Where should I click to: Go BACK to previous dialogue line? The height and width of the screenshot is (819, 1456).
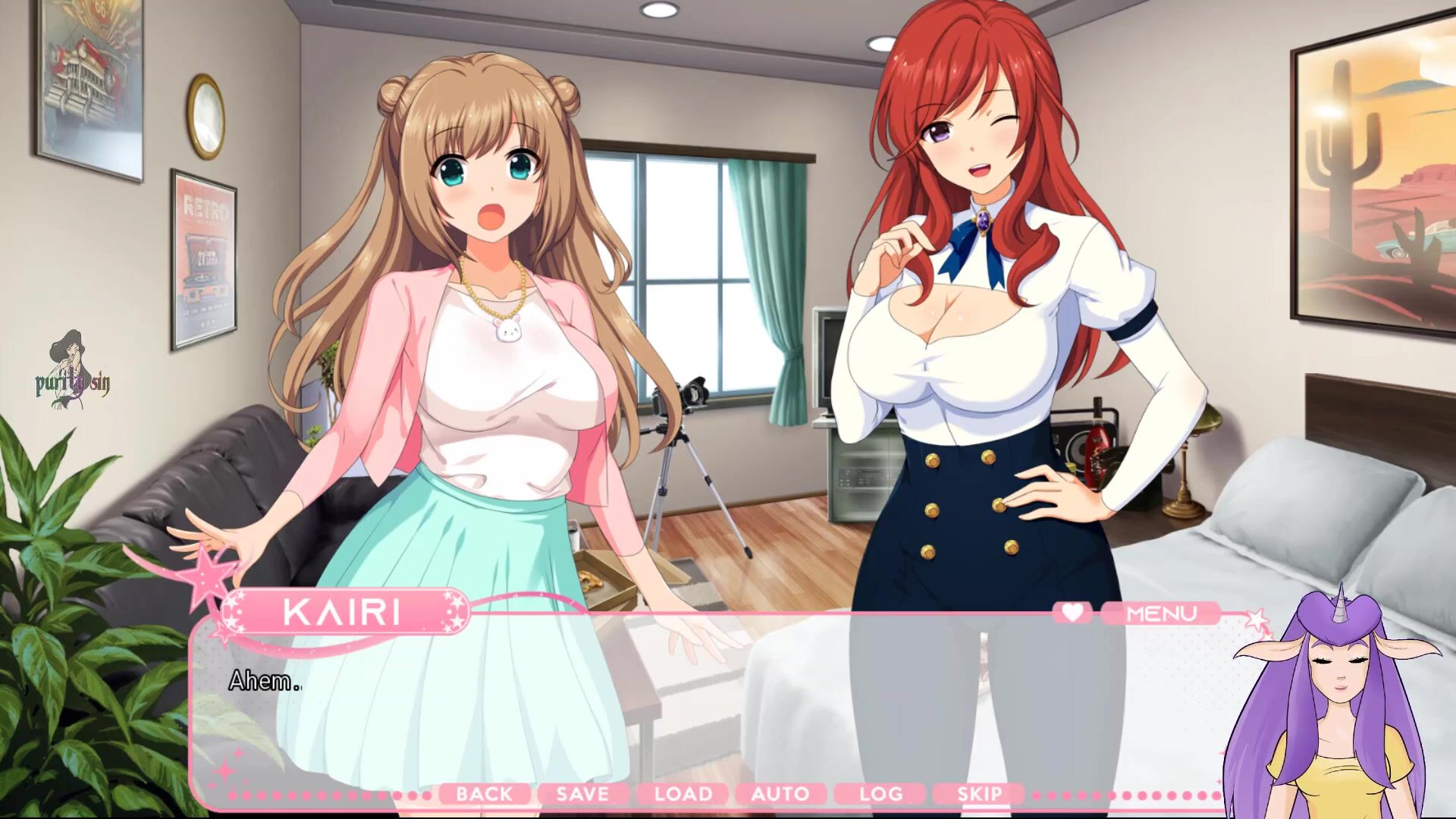pyautogui.click(x=484, y=794)
